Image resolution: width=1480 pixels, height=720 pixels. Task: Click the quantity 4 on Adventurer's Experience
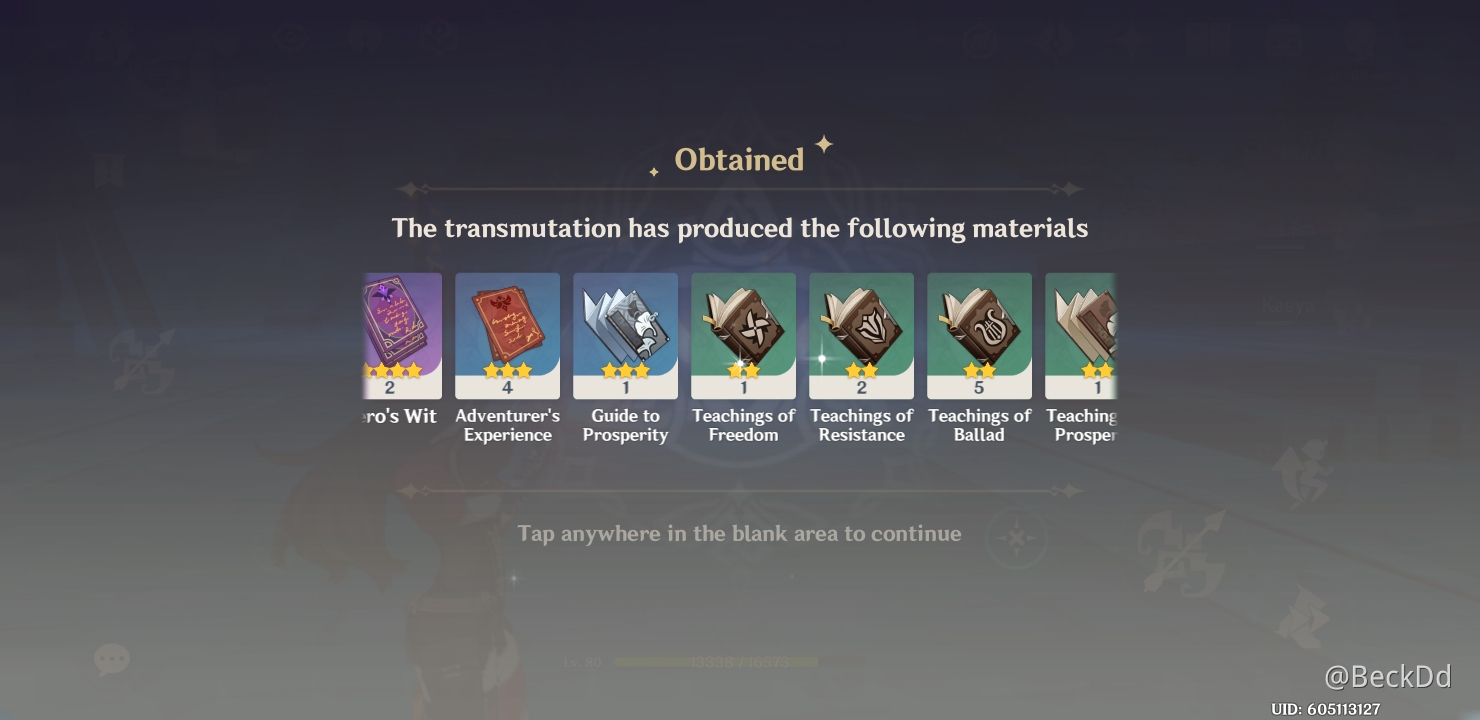click(507, 388)
